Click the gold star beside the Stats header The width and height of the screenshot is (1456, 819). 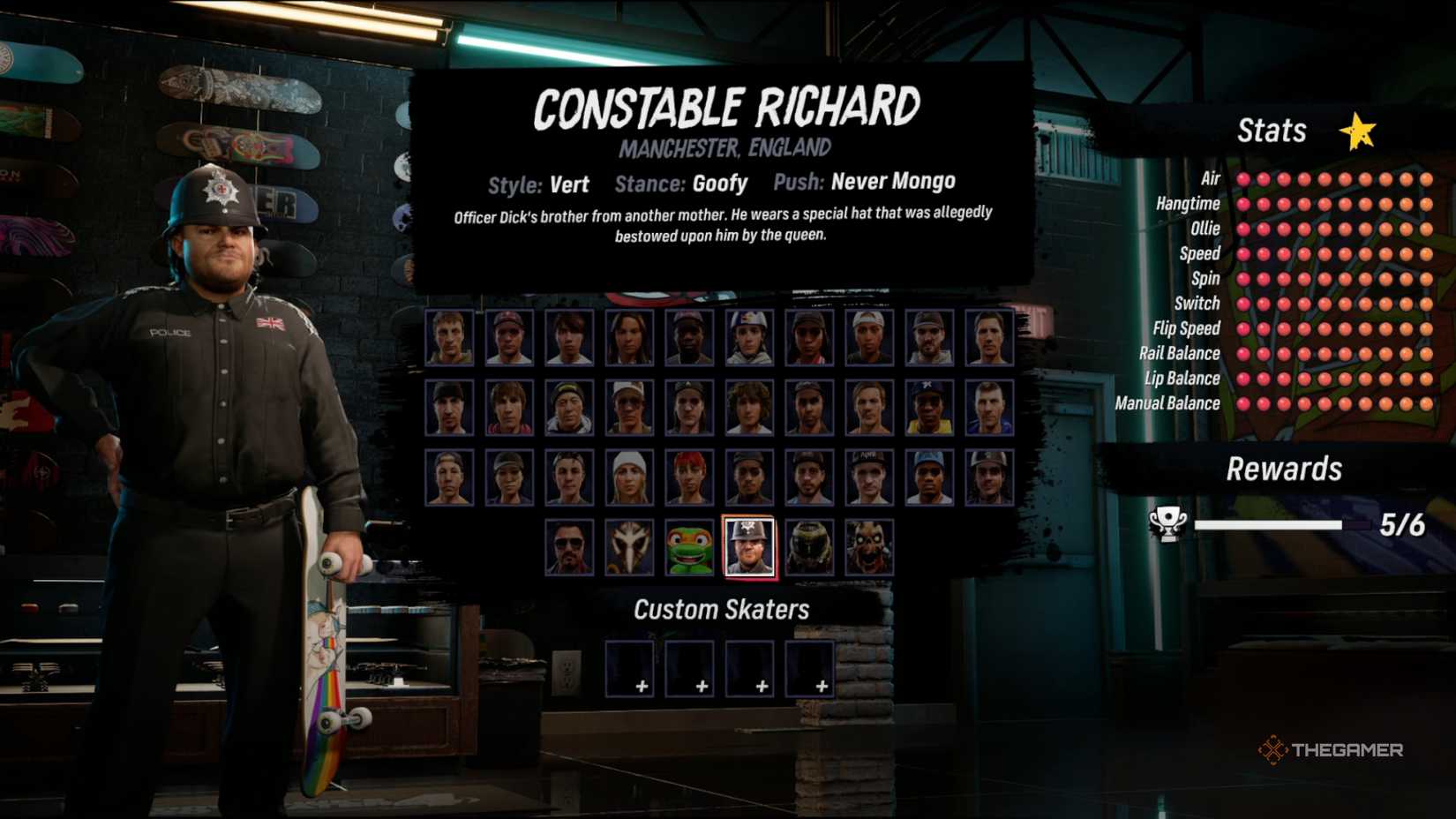pos(1359,131)
